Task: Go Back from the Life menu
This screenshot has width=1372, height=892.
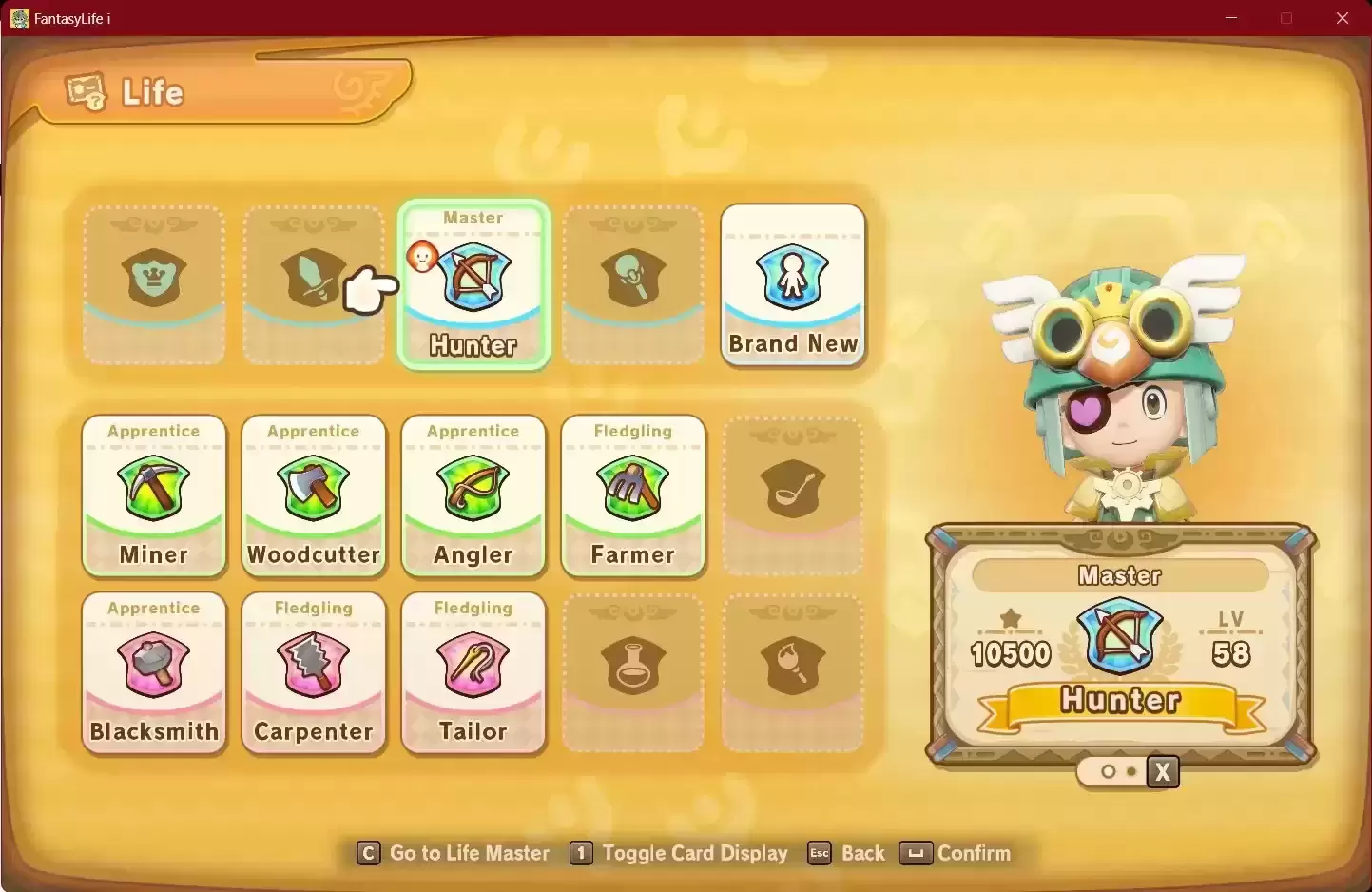Action: click(x=847, y=853)
